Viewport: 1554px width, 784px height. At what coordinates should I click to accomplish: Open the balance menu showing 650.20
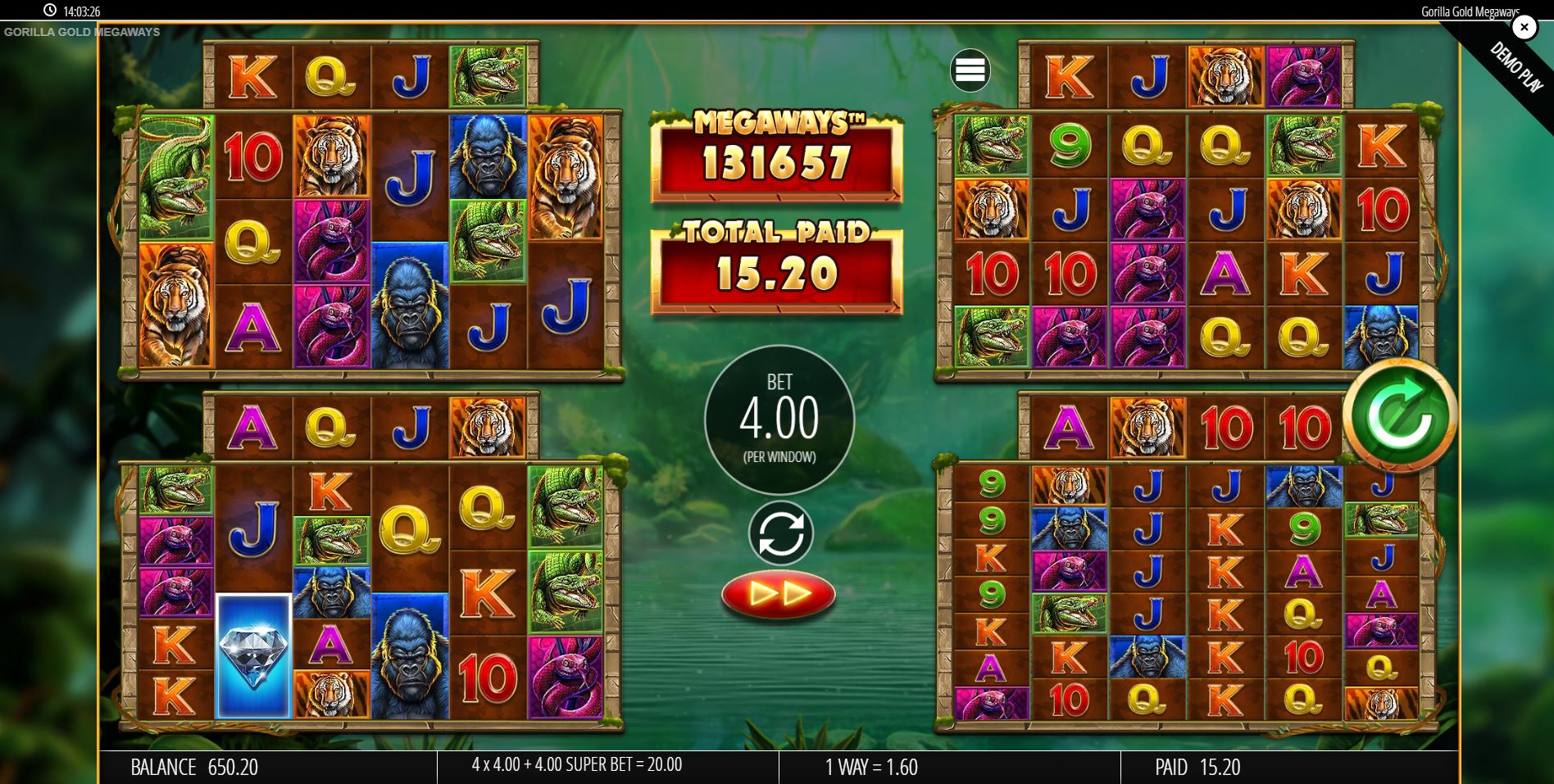pos(193,768)
